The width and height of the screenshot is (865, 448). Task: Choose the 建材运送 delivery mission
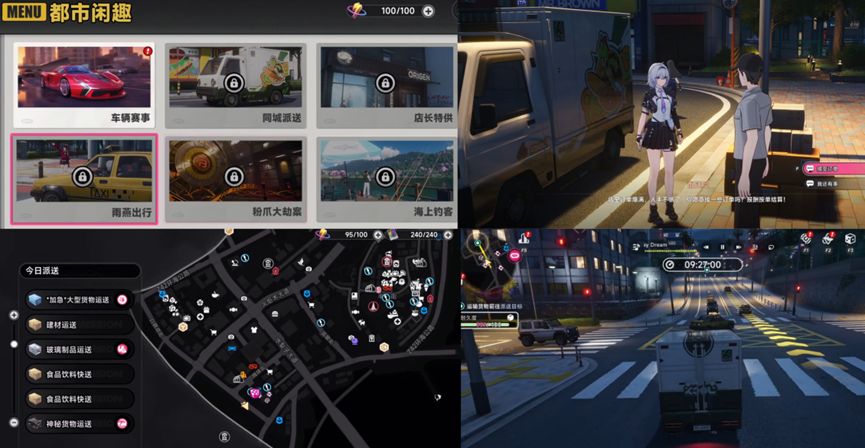[78, 325]
